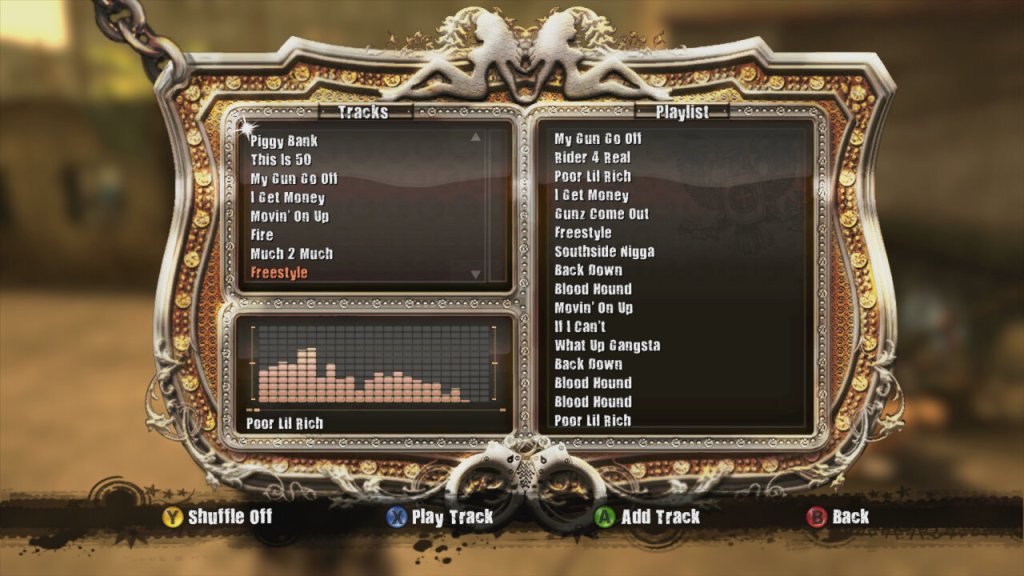Click the Tracks list down arrow
Viewport: 1024px width, 576px height.
[475, 274]
